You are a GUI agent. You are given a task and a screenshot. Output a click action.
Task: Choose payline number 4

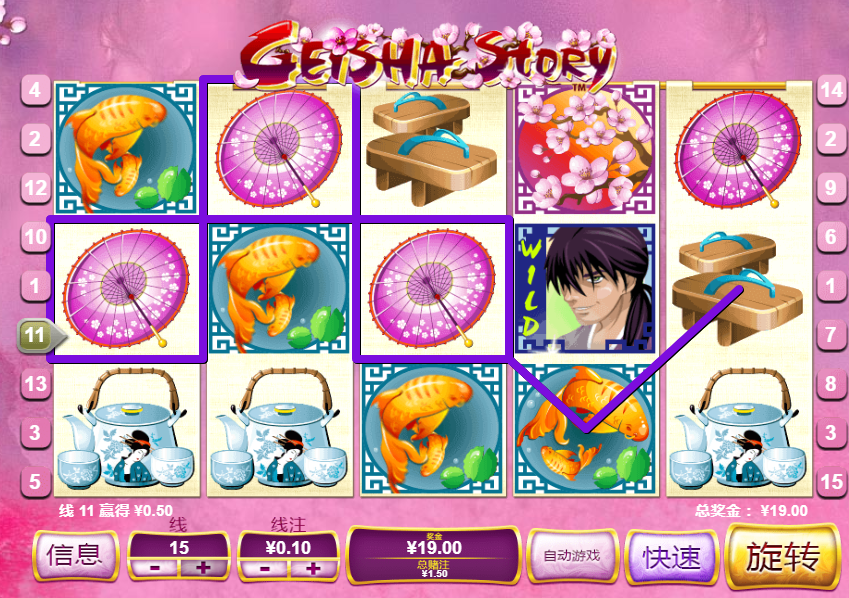point(34,90)
